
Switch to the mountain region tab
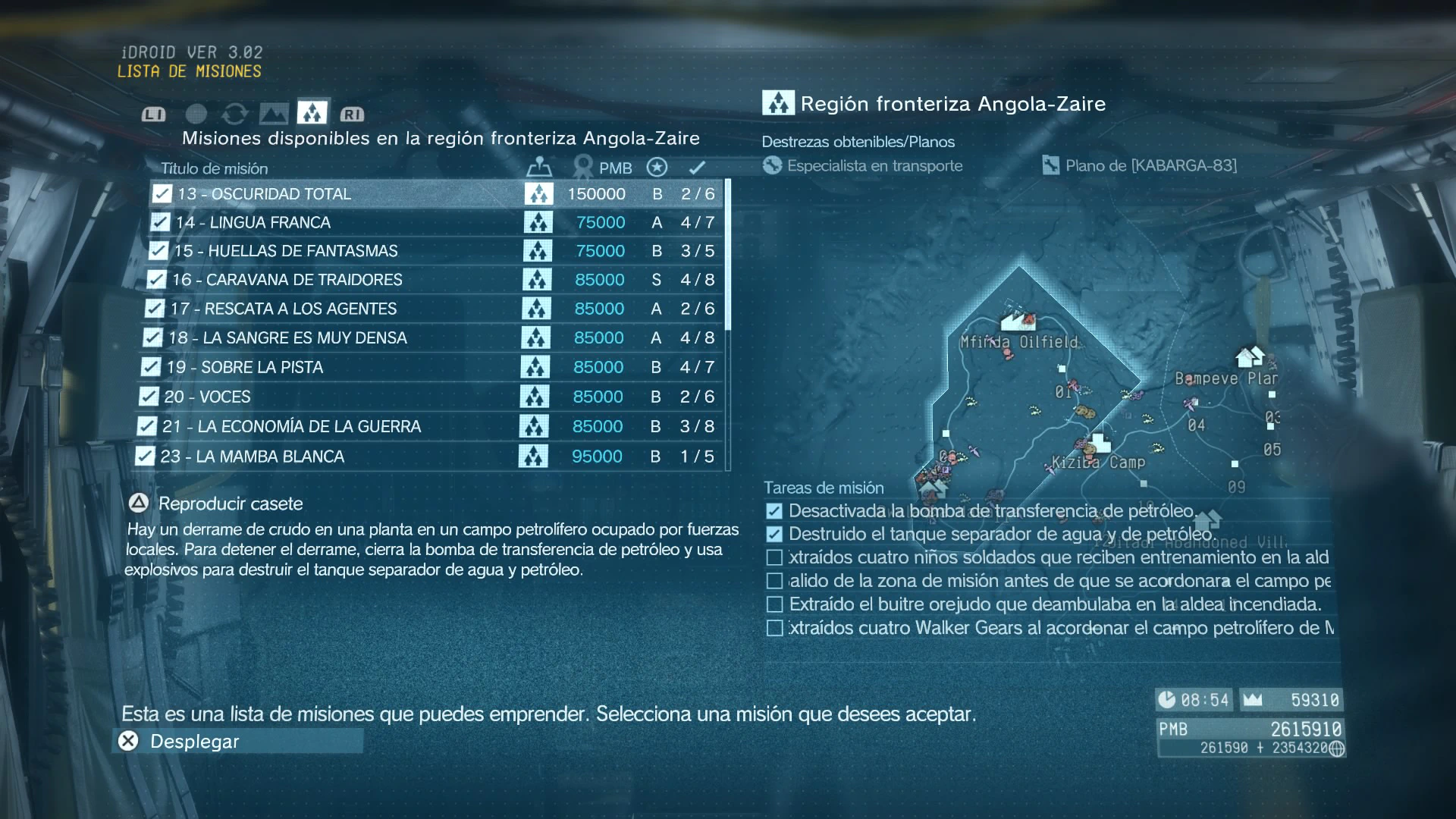(x=274, y=114)
